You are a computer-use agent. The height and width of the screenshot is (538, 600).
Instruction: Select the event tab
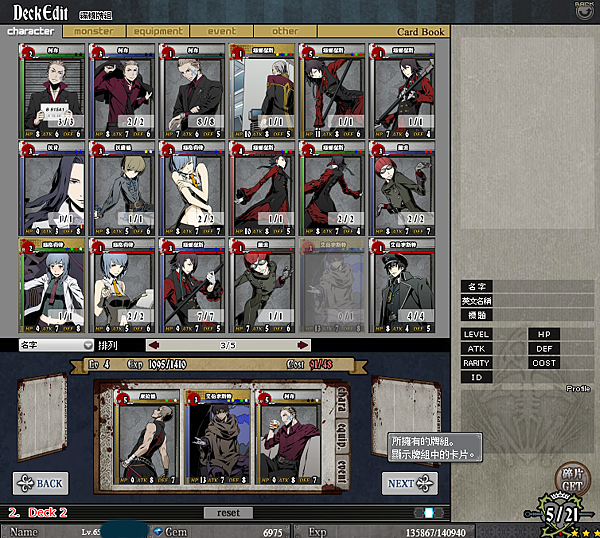tap(222, 31)
